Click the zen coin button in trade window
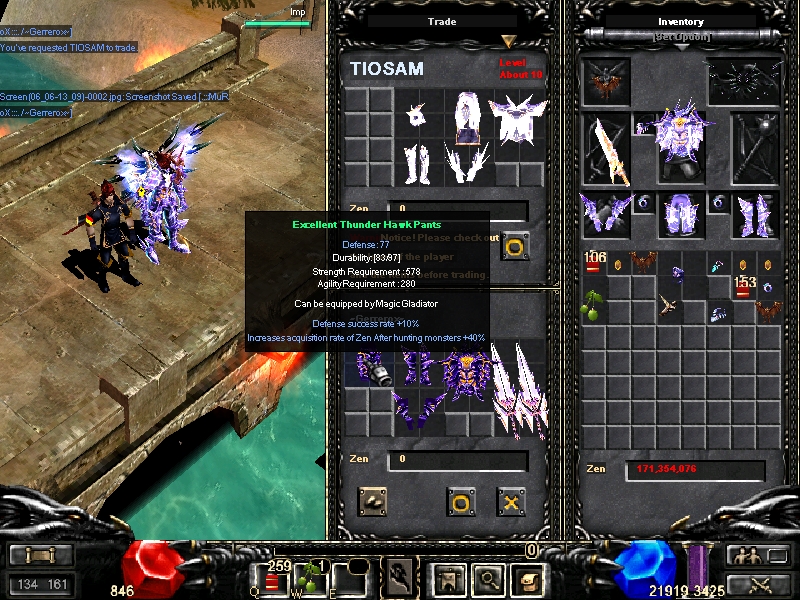The image size is (800, 600). [x=371, y=501]
